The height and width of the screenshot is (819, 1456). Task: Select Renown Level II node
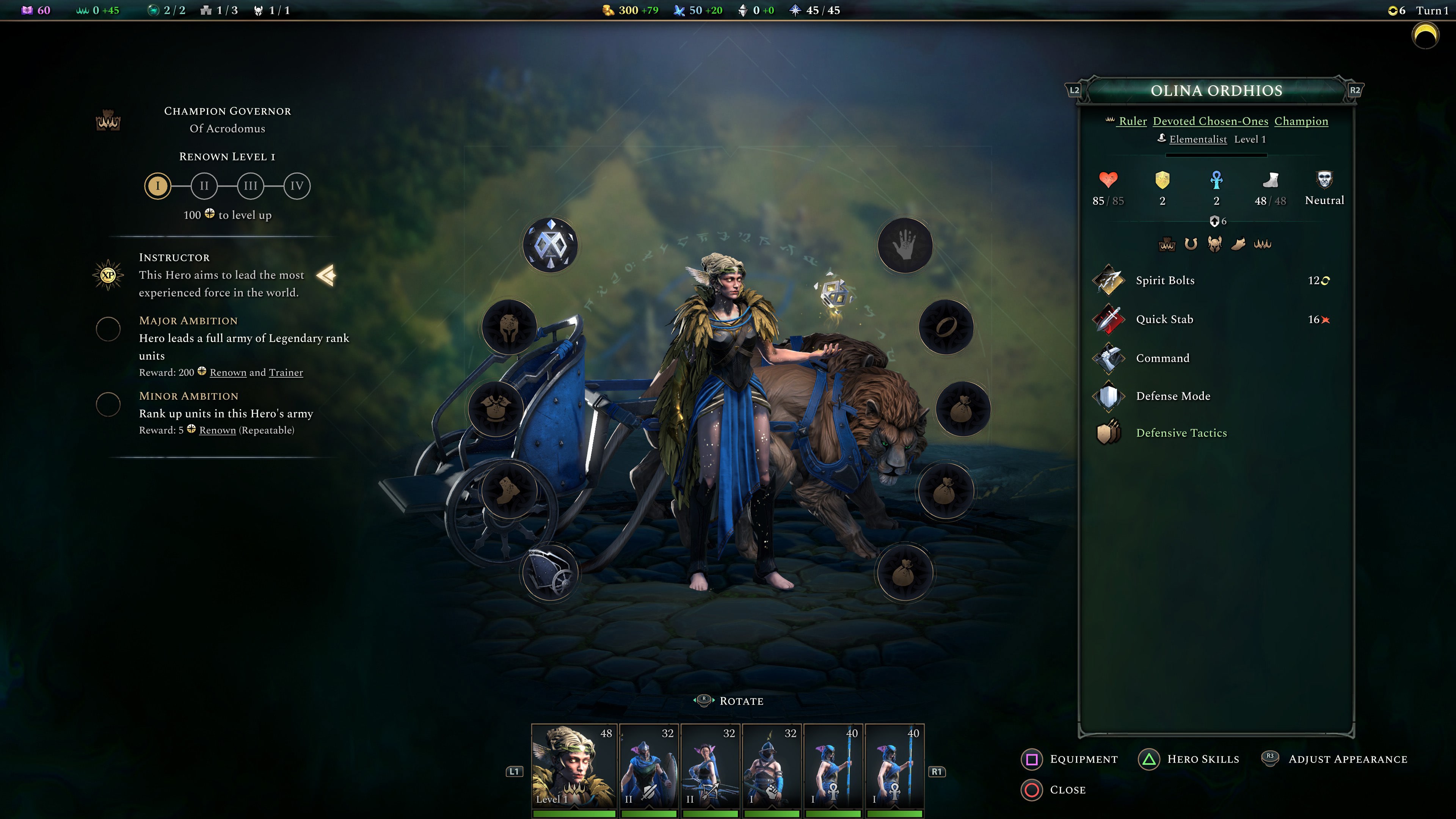pyautogui.click(x=204, y=185)
